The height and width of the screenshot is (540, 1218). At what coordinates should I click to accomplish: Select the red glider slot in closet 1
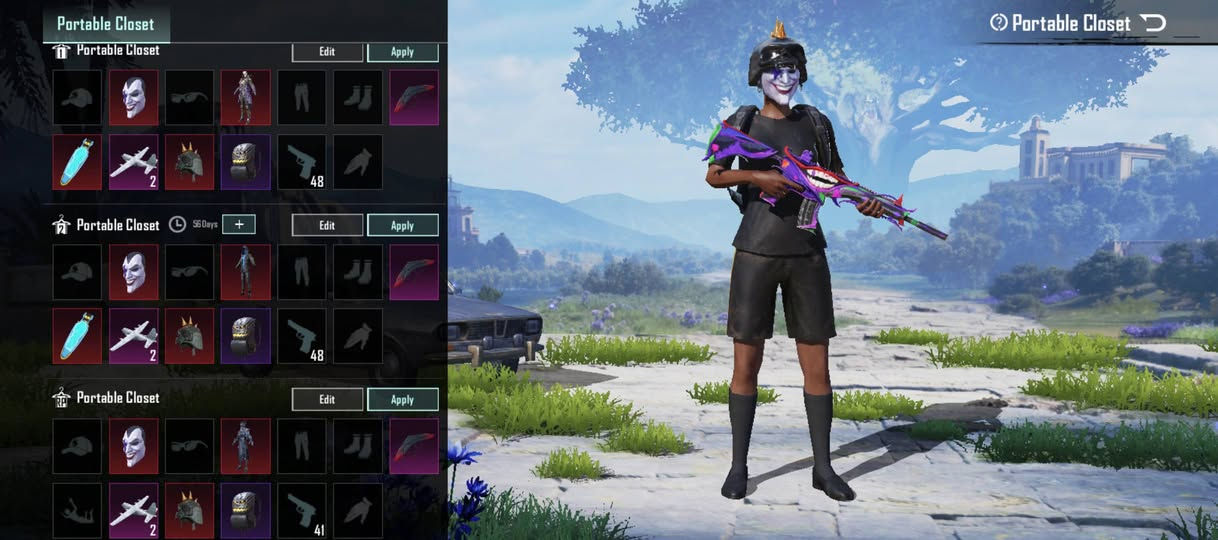click(x=414, y=98)
